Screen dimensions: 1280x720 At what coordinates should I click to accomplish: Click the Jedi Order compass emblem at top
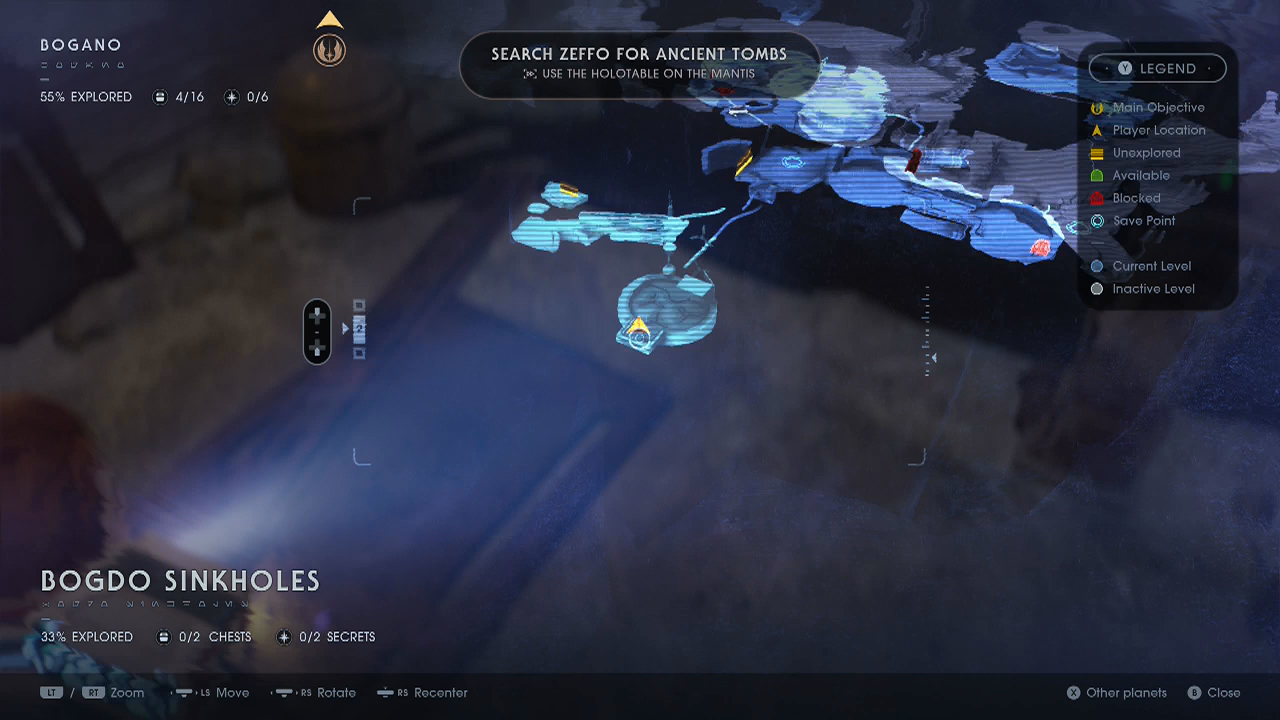tap(330, 48)
